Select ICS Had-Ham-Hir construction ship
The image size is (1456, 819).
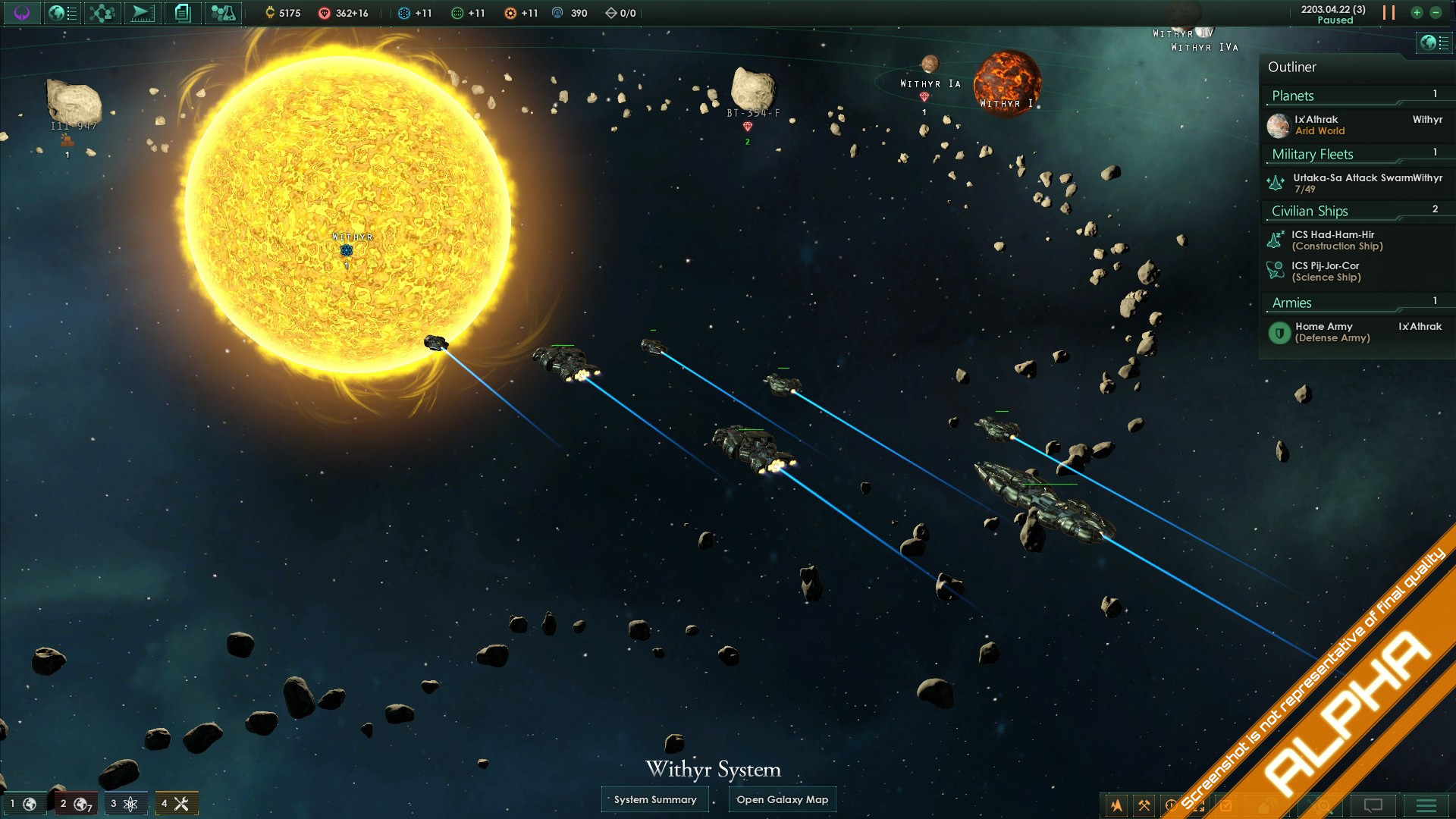(1335, 240)
